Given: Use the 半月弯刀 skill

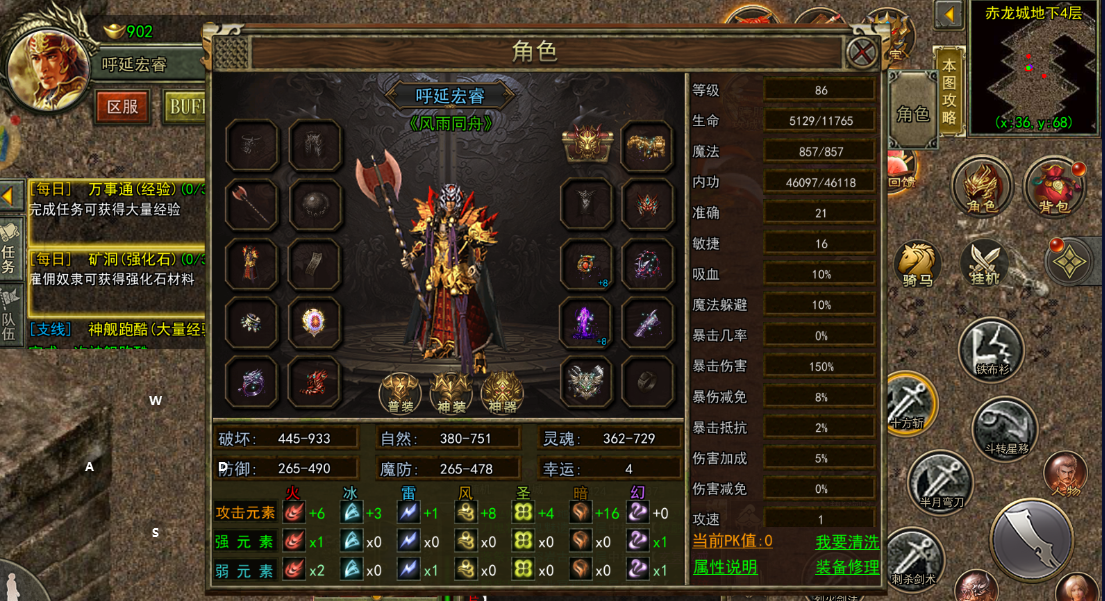Looking at the screenshot, I should (x=940, y=482).
